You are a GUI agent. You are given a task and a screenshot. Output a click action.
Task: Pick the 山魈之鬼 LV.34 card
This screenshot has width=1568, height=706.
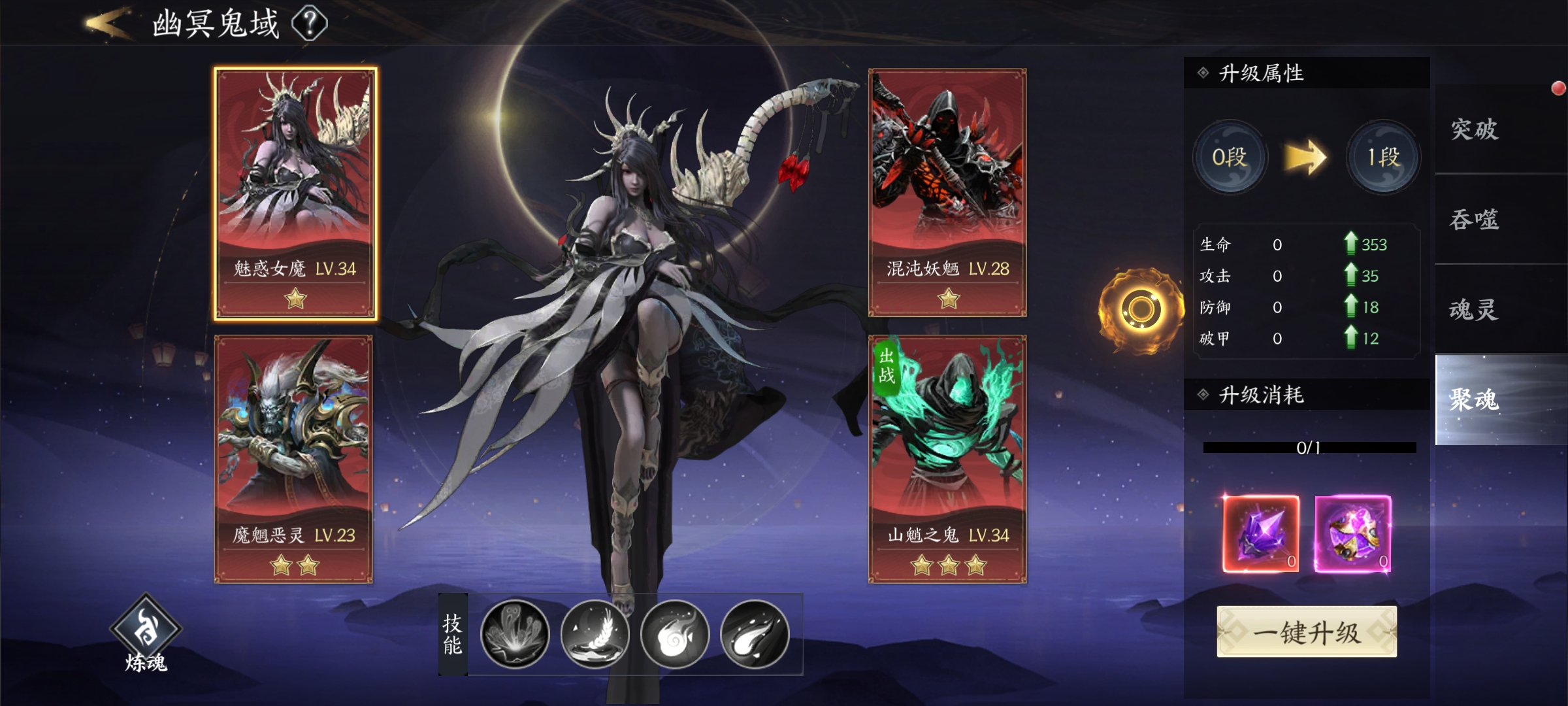pyautogui.click(x=947, y=459)
